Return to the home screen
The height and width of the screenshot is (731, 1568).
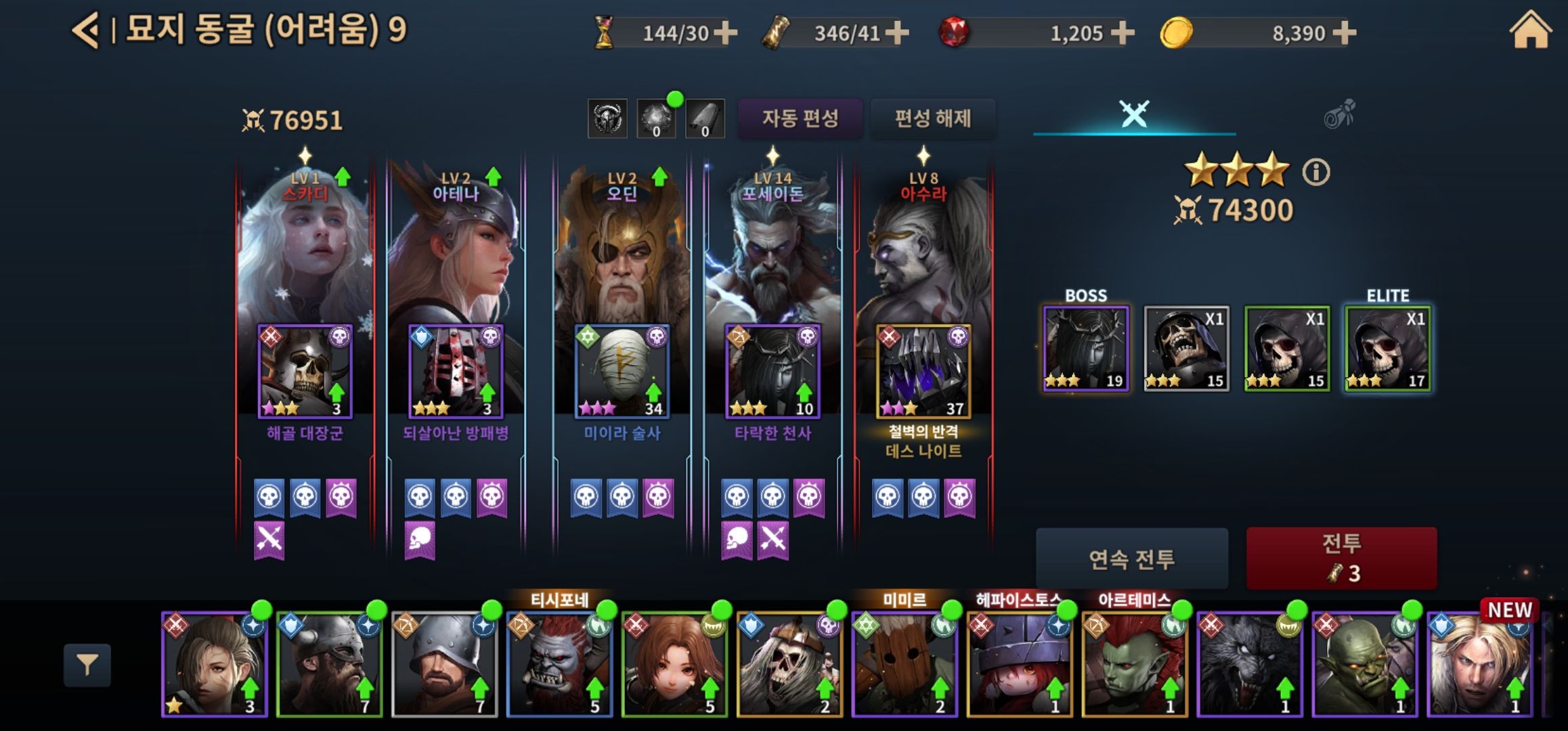pos(1530,31)
